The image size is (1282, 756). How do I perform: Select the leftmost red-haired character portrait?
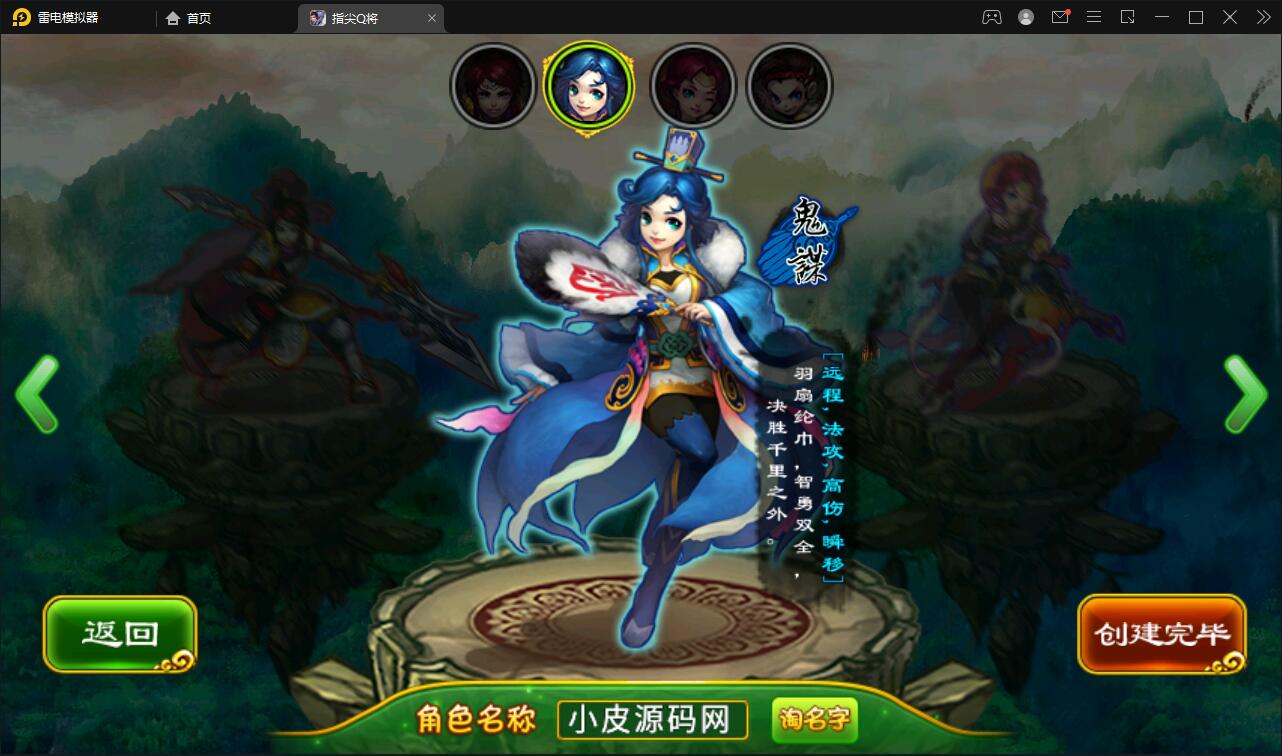493,86
